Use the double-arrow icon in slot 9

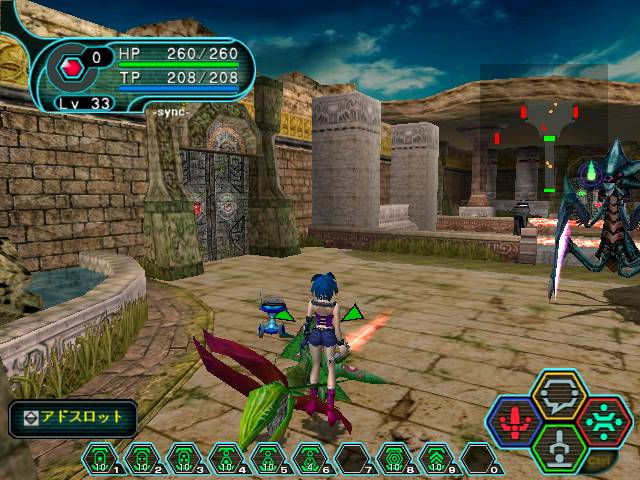[436, 459]
